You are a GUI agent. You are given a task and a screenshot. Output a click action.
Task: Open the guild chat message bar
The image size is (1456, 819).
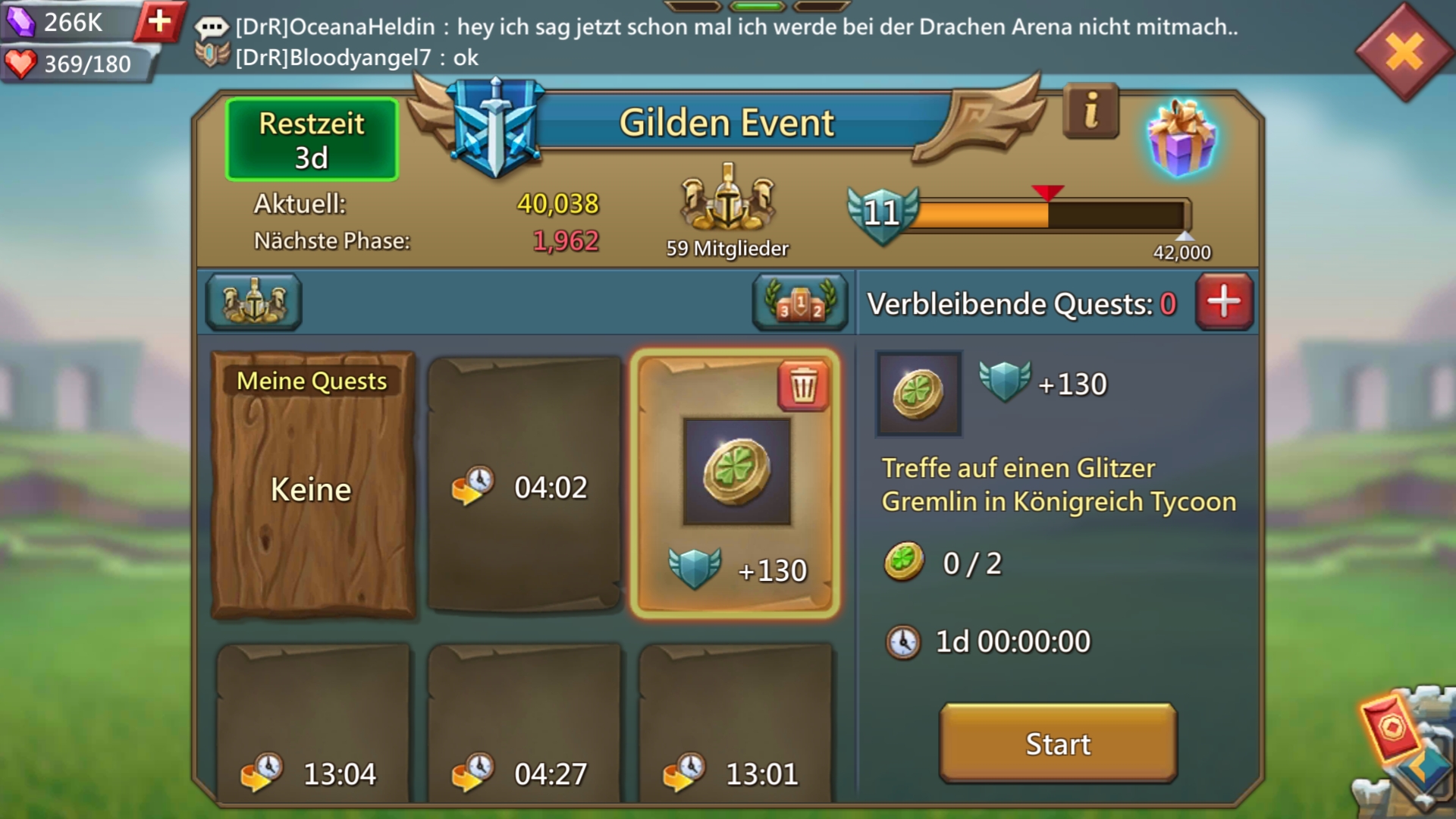click(x=713, y=42)
